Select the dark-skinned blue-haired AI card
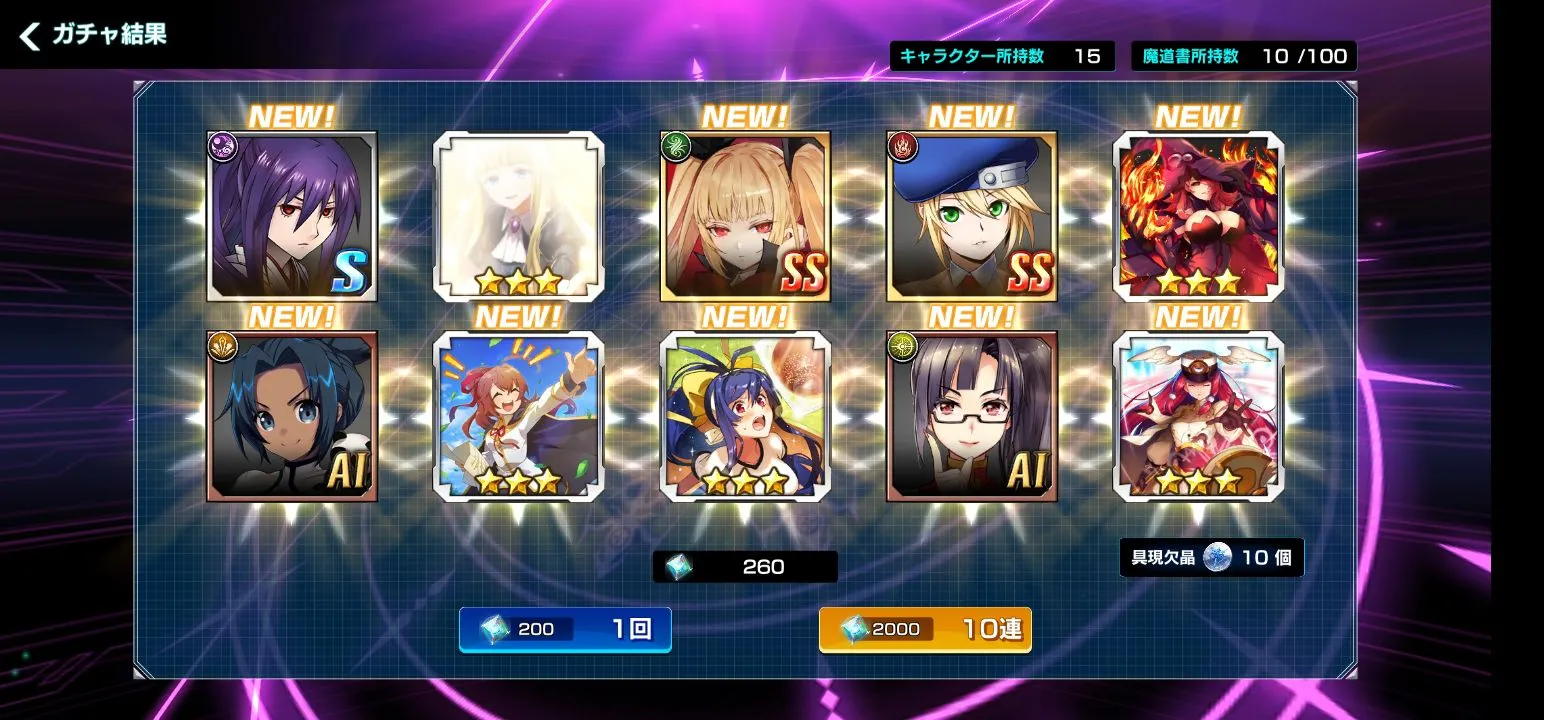1544x720 pixels. pos(292,416)
